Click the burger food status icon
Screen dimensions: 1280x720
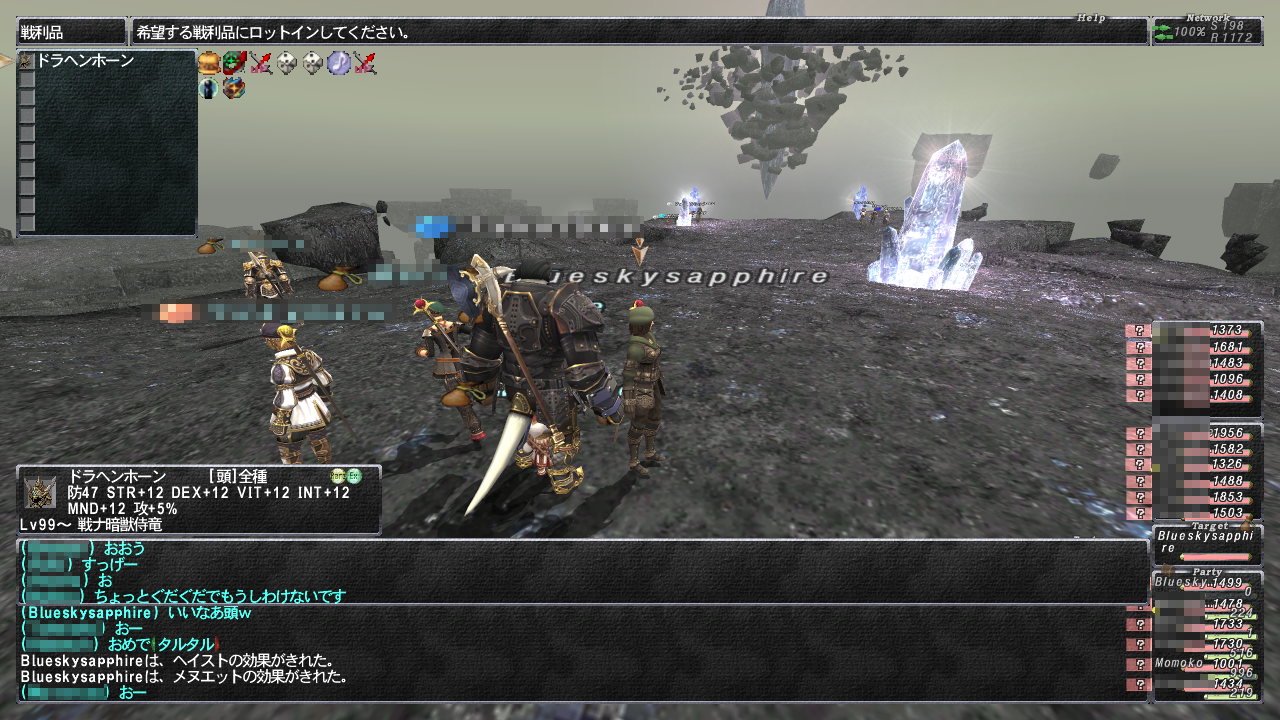tap(209, 63)
